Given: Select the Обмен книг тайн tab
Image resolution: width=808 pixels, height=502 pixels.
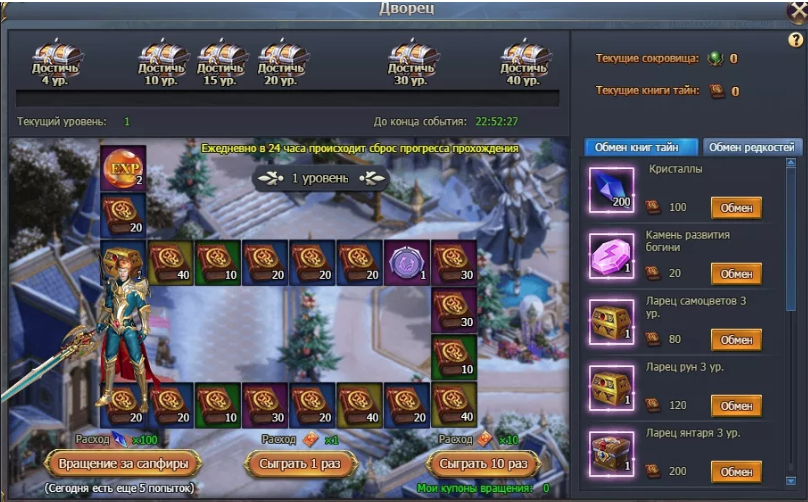Looking at the screenshot, I should click(x=639, y=147).
